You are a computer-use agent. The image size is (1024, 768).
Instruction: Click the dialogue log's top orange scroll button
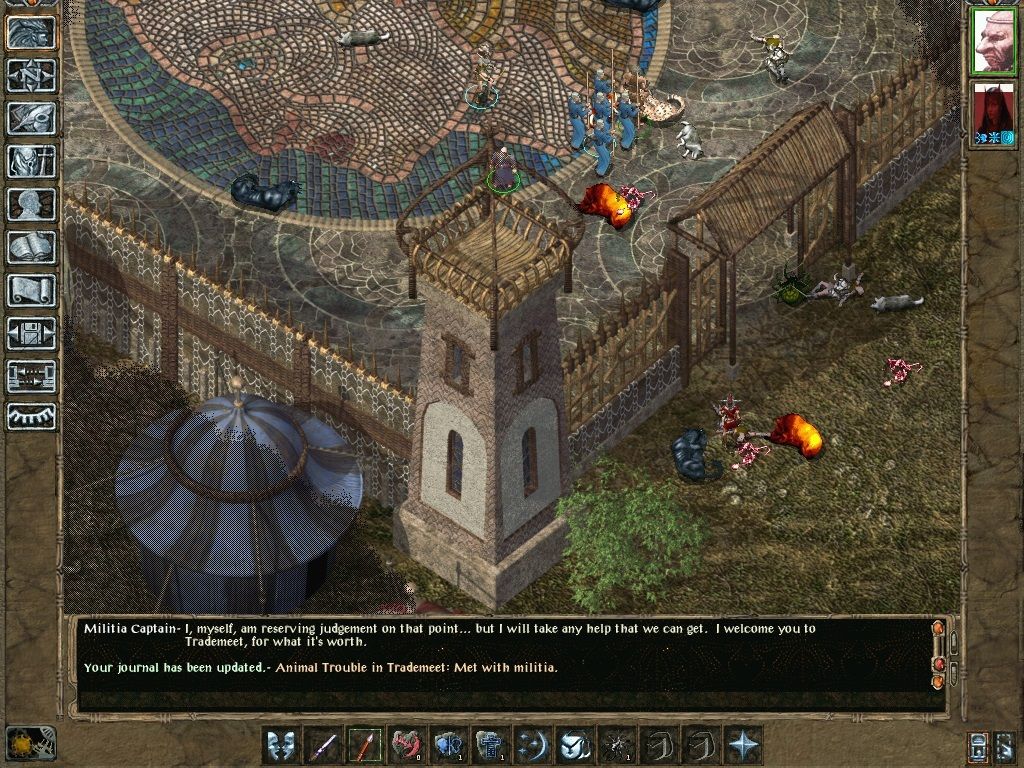pos(938,629)
